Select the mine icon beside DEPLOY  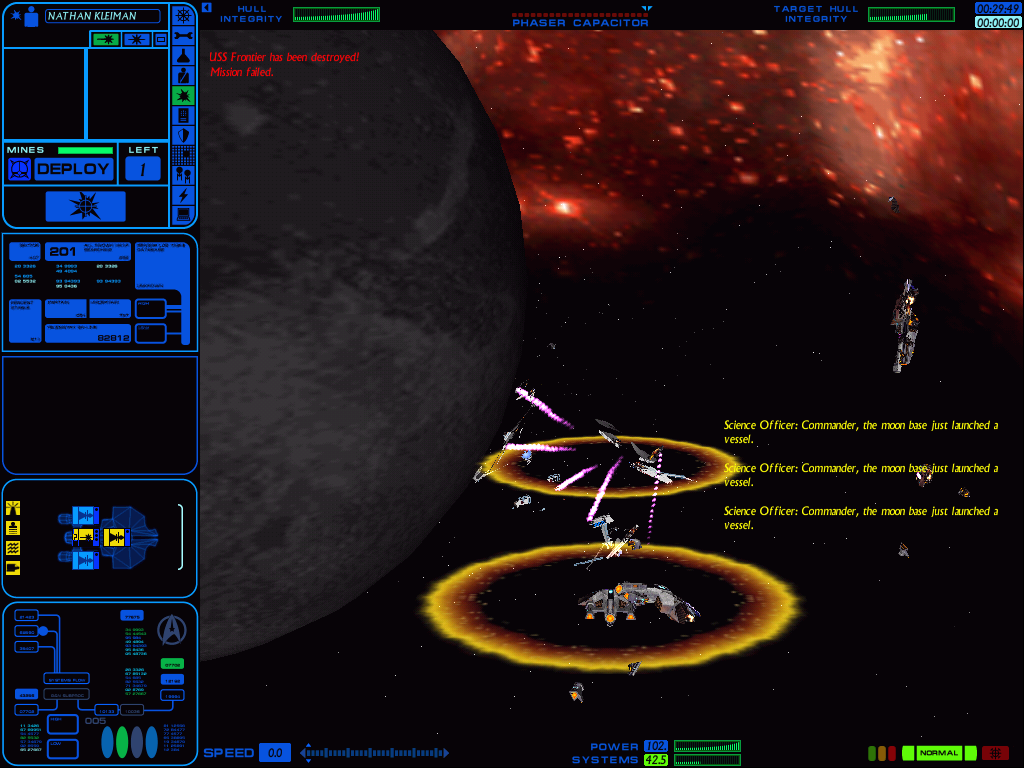coord(19,169)
